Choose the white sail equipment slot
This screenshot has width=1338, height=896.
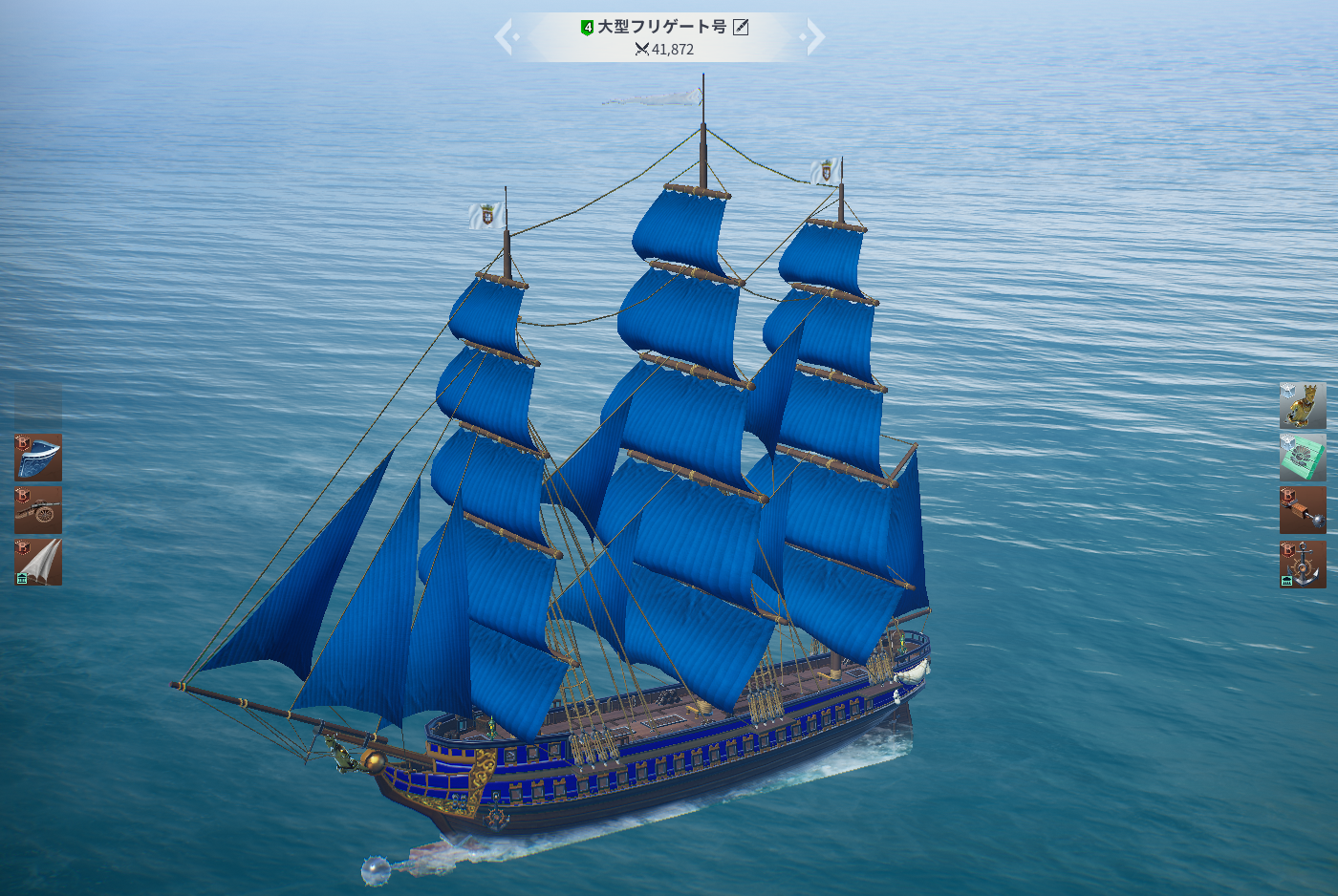38,562
